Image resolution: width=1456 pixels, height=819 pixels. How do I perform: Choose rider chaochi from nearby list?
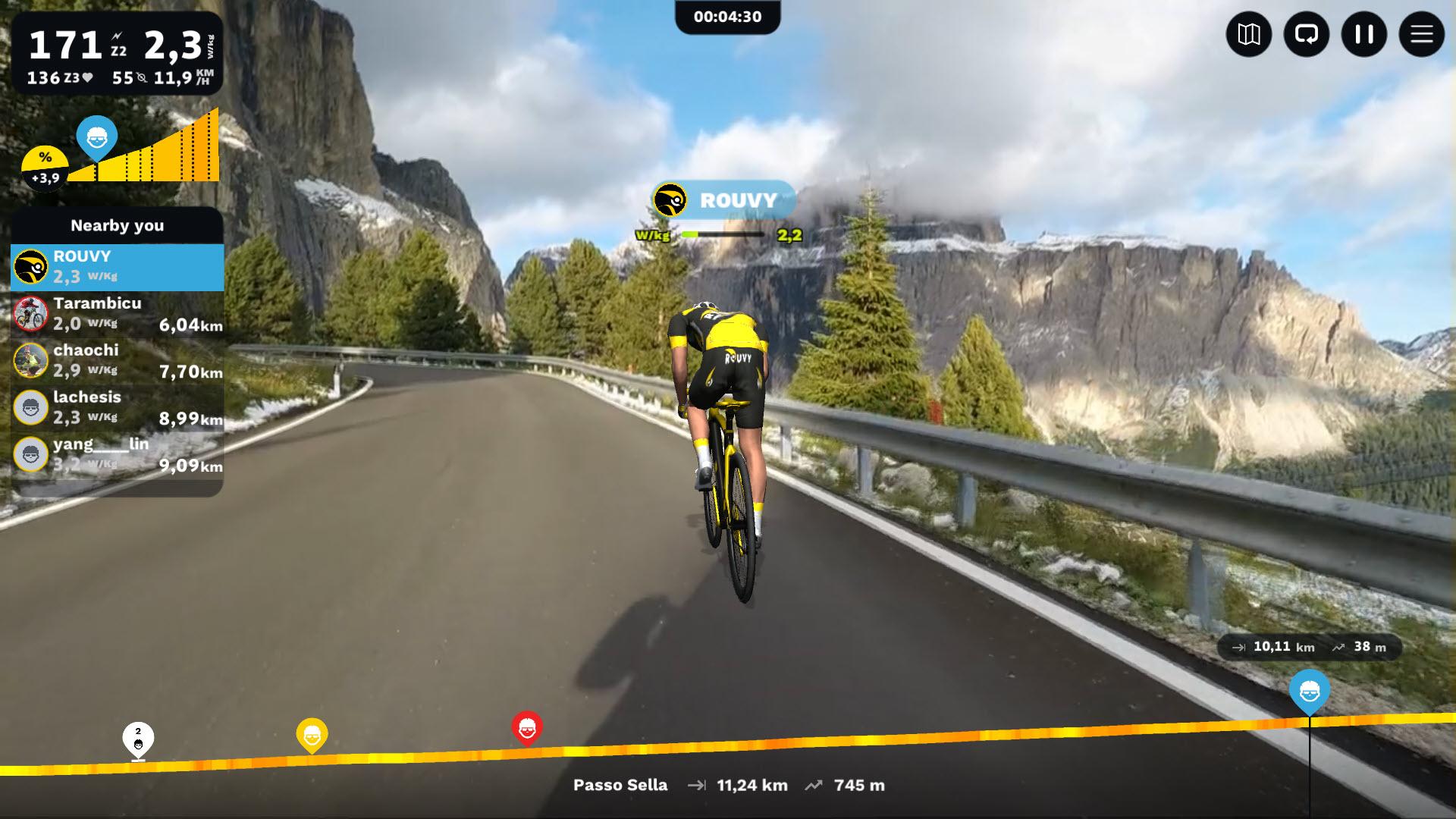117,361
